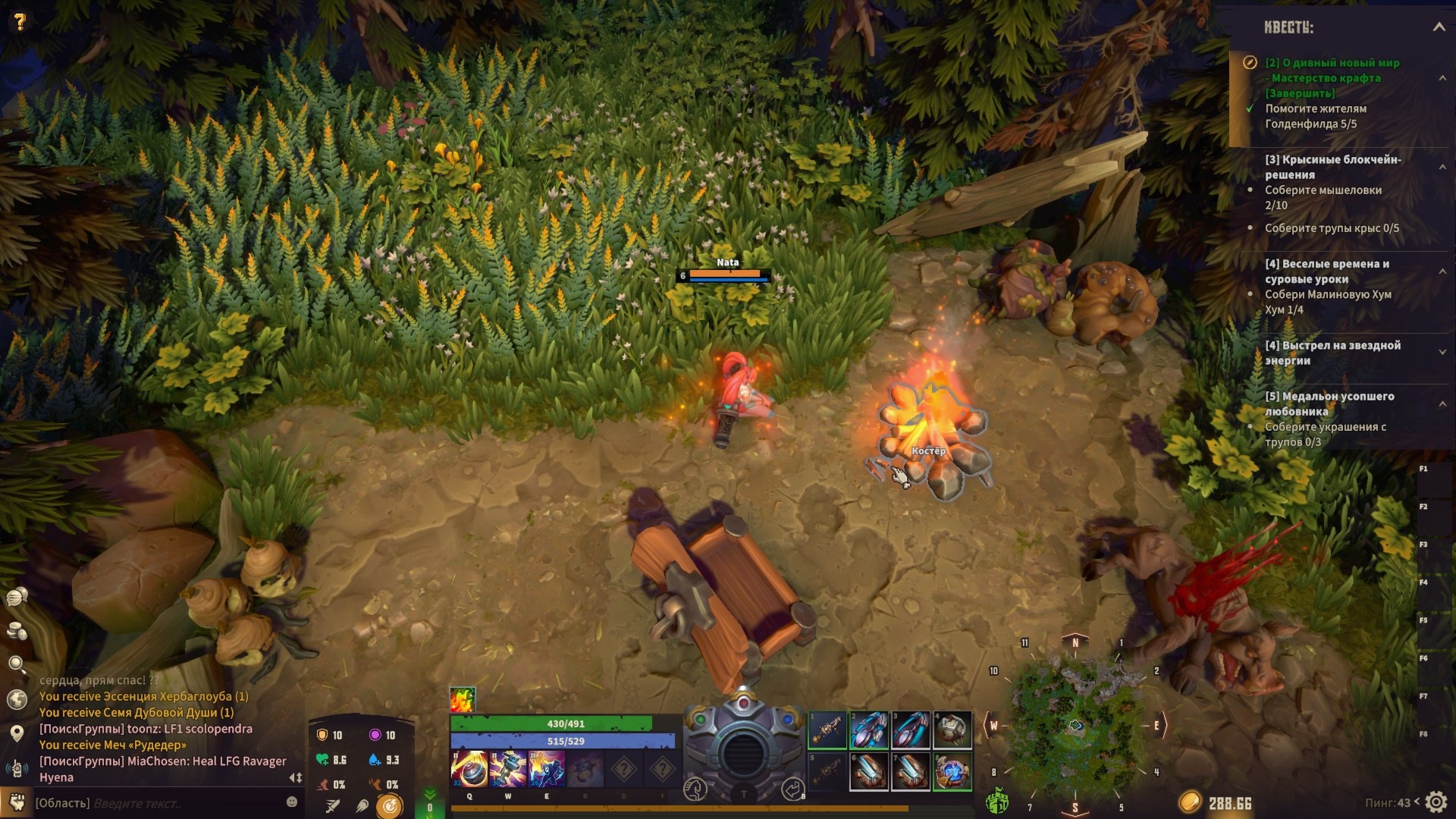Collapse the quest tracker panel

pos(1439,27)
